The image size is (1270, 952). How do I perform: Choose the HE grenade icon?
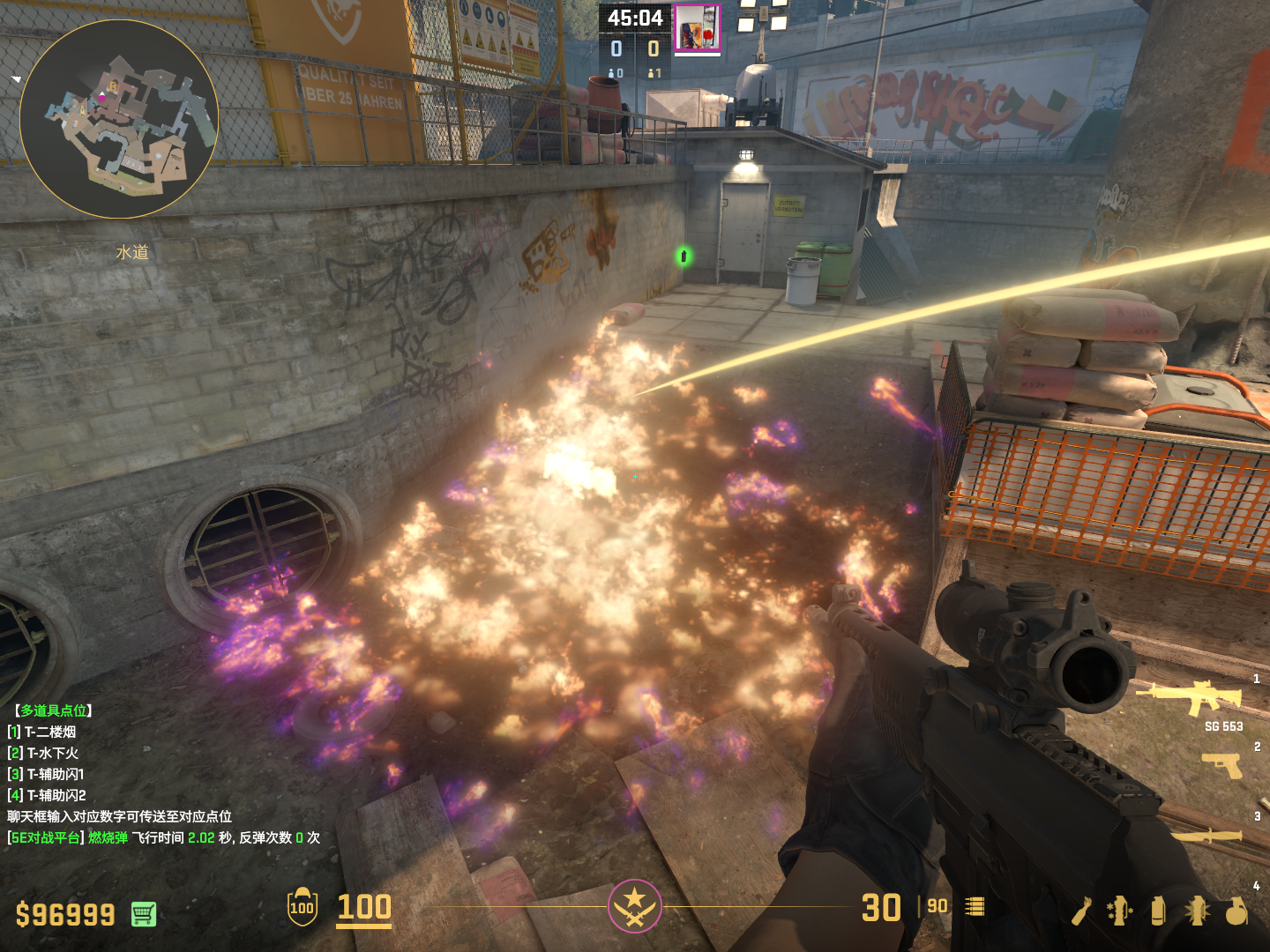[1236, 911]
